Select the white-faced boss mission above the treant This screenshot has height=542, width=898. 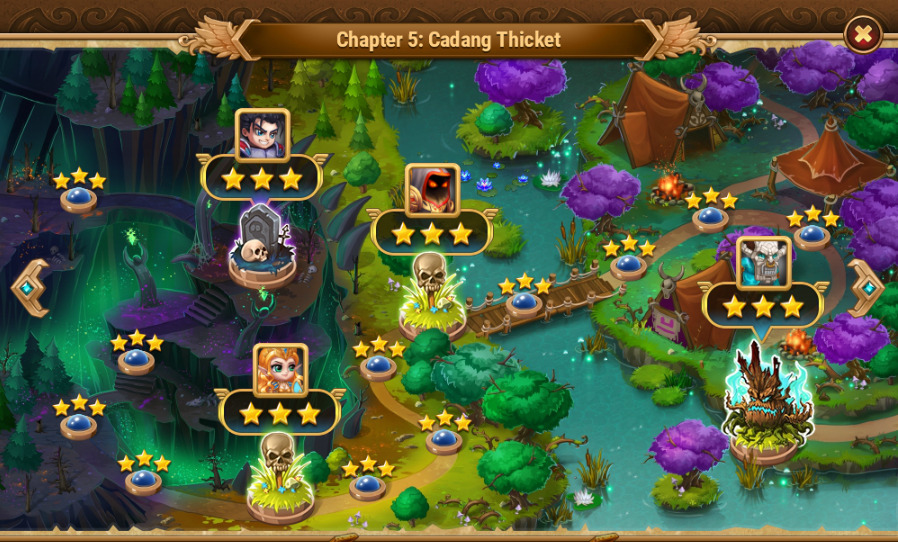[x=764, y=263]
